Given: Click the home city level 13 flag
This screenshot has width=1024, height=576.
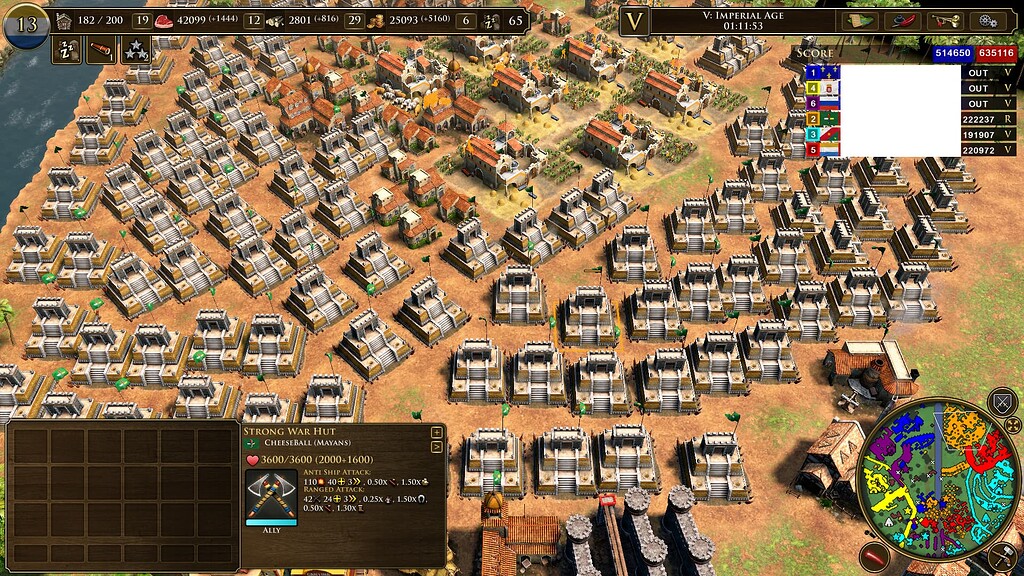Looking at the screenshot, I should [x=26, y=24].
